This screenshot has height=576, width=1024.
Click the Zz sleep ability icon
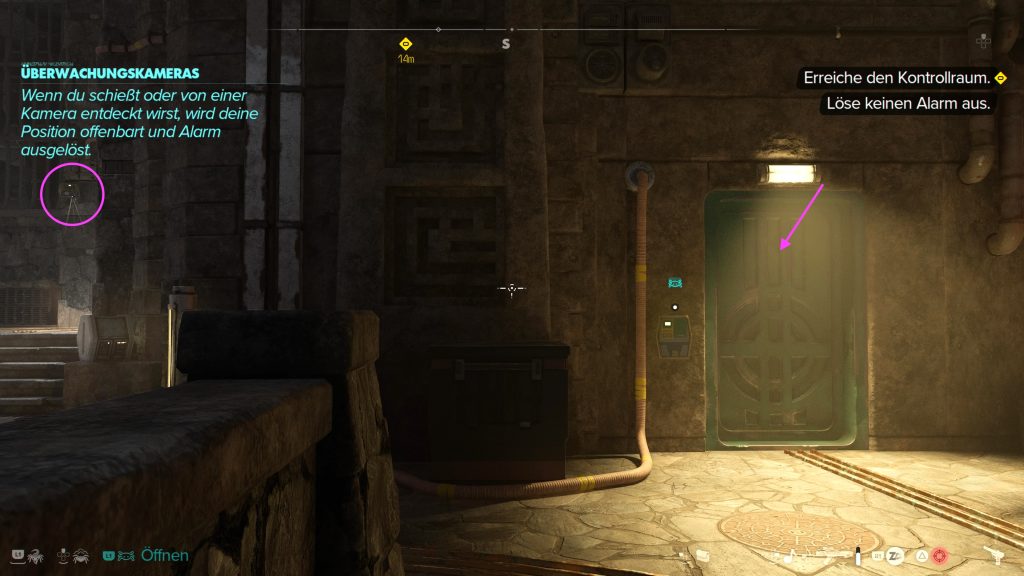pos(894,555)
